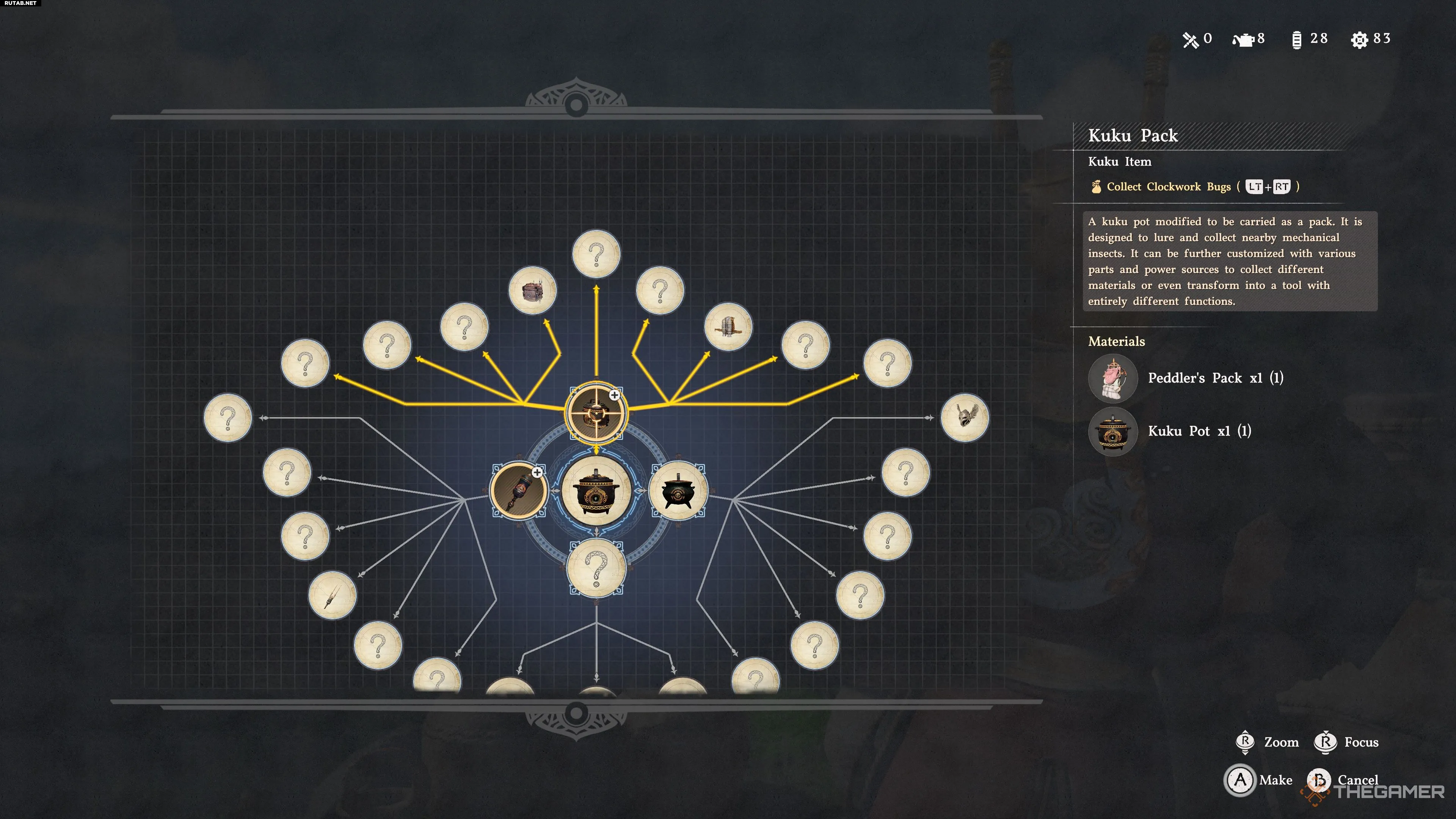Click the Kuku Pot material icon
The height and width of the screenshot is (819, 1456).
[x=1112, y=432]
